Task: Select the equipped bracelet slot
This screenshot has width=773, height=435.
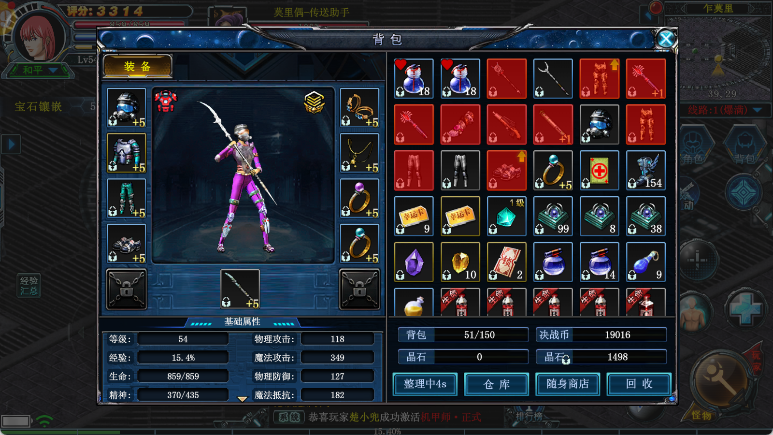Action: [359, 109]
